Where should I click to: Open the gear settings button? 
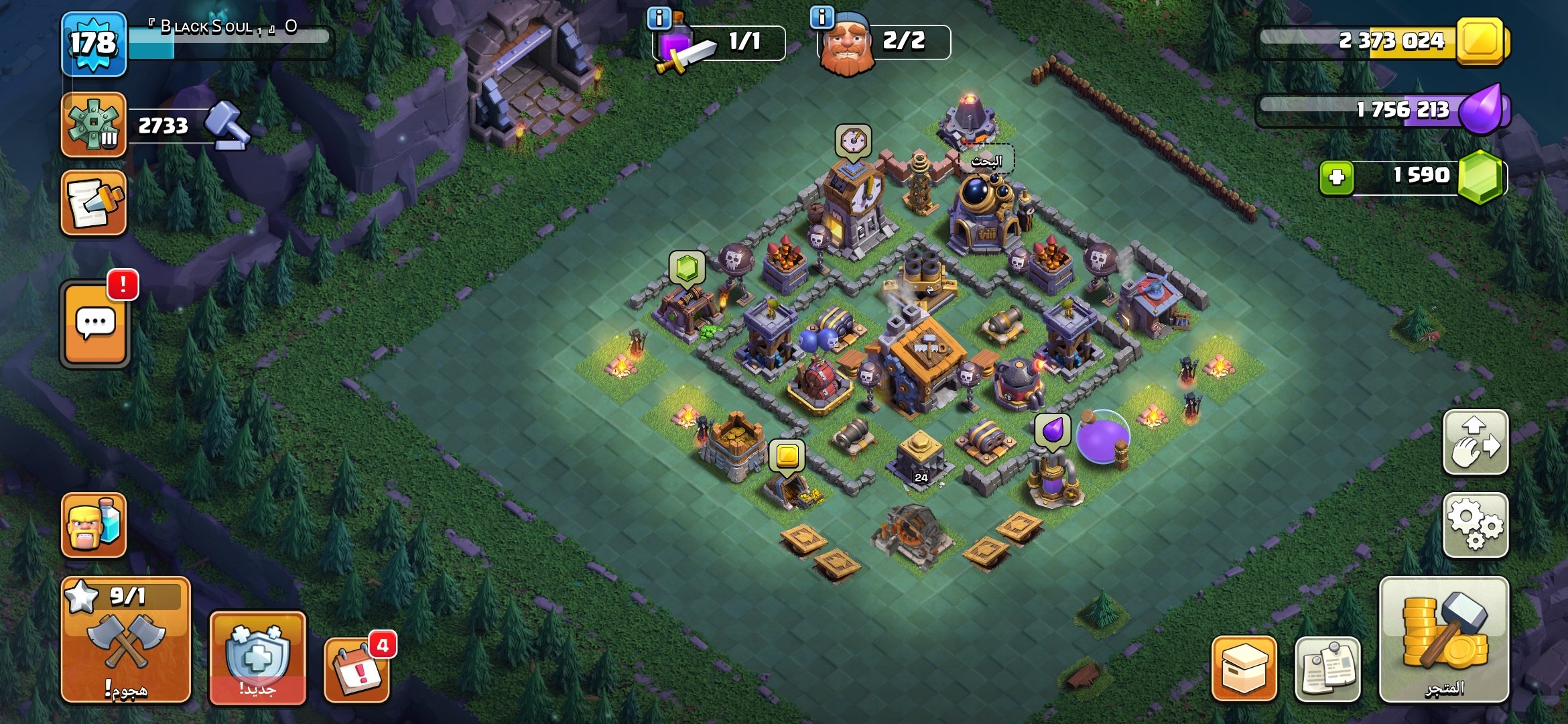[1475, 525]
